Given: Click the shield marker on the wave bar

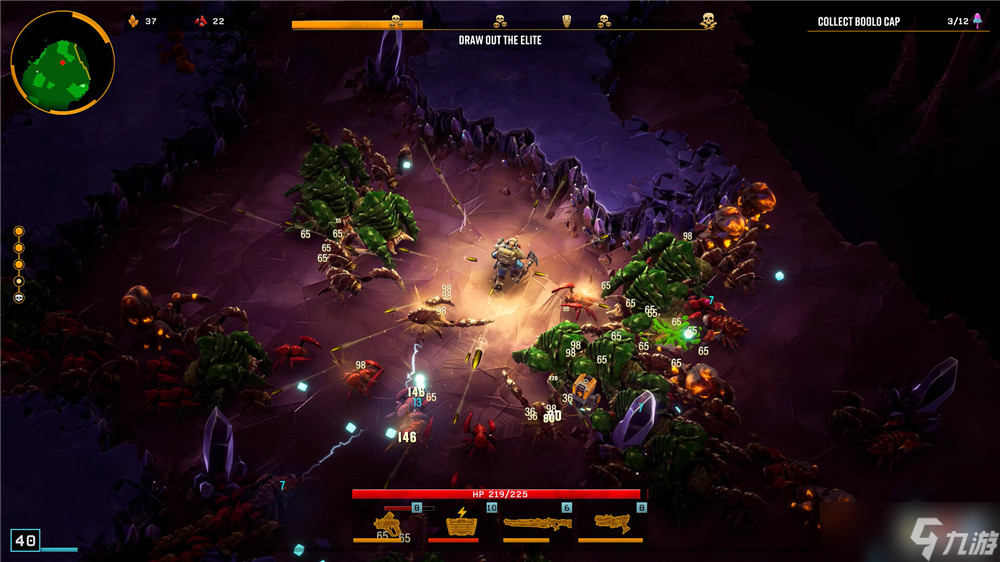Looking at the screenshot, I should tap(567, 21).
